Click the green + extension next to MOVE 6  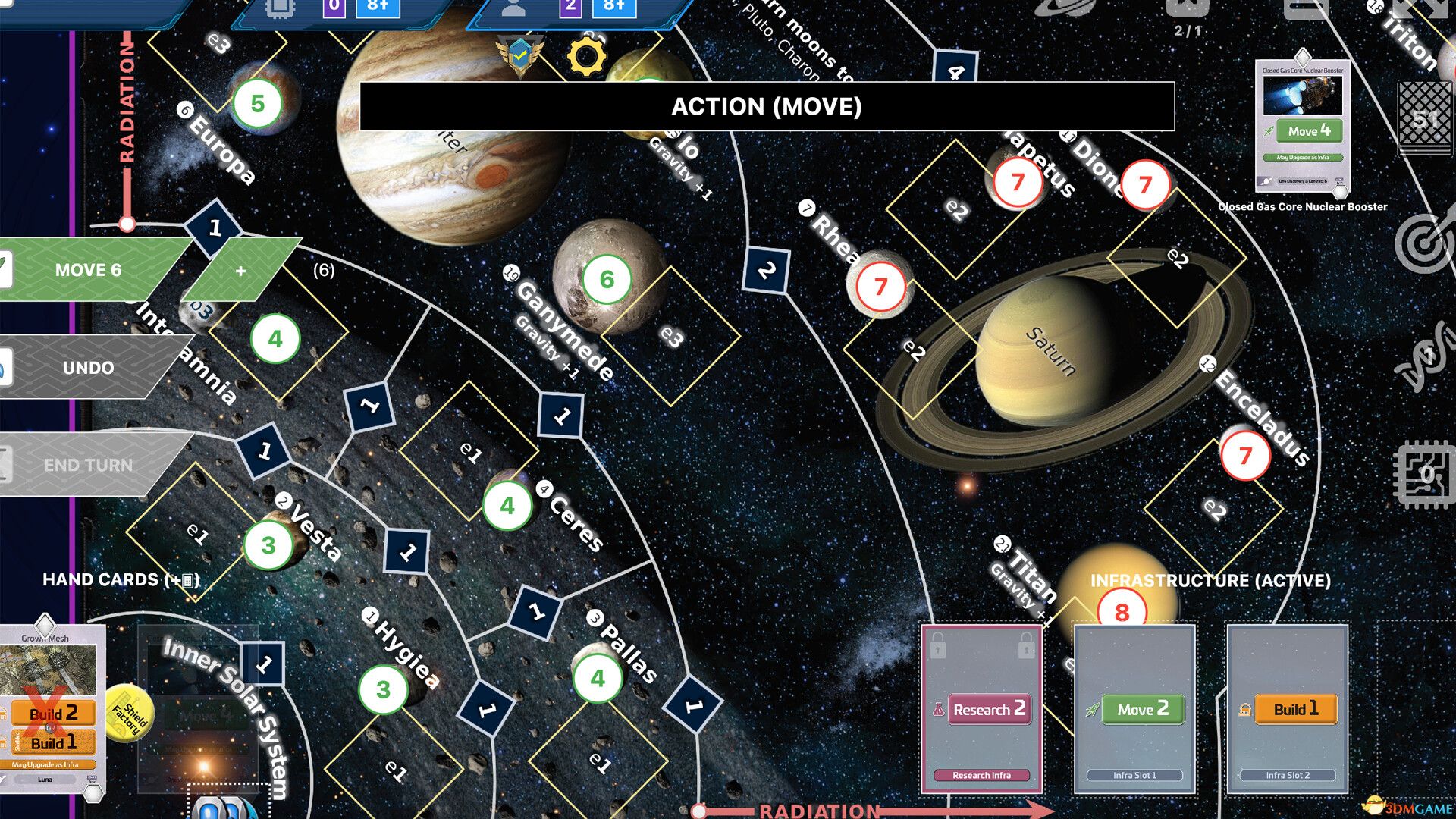coord(240,269)
